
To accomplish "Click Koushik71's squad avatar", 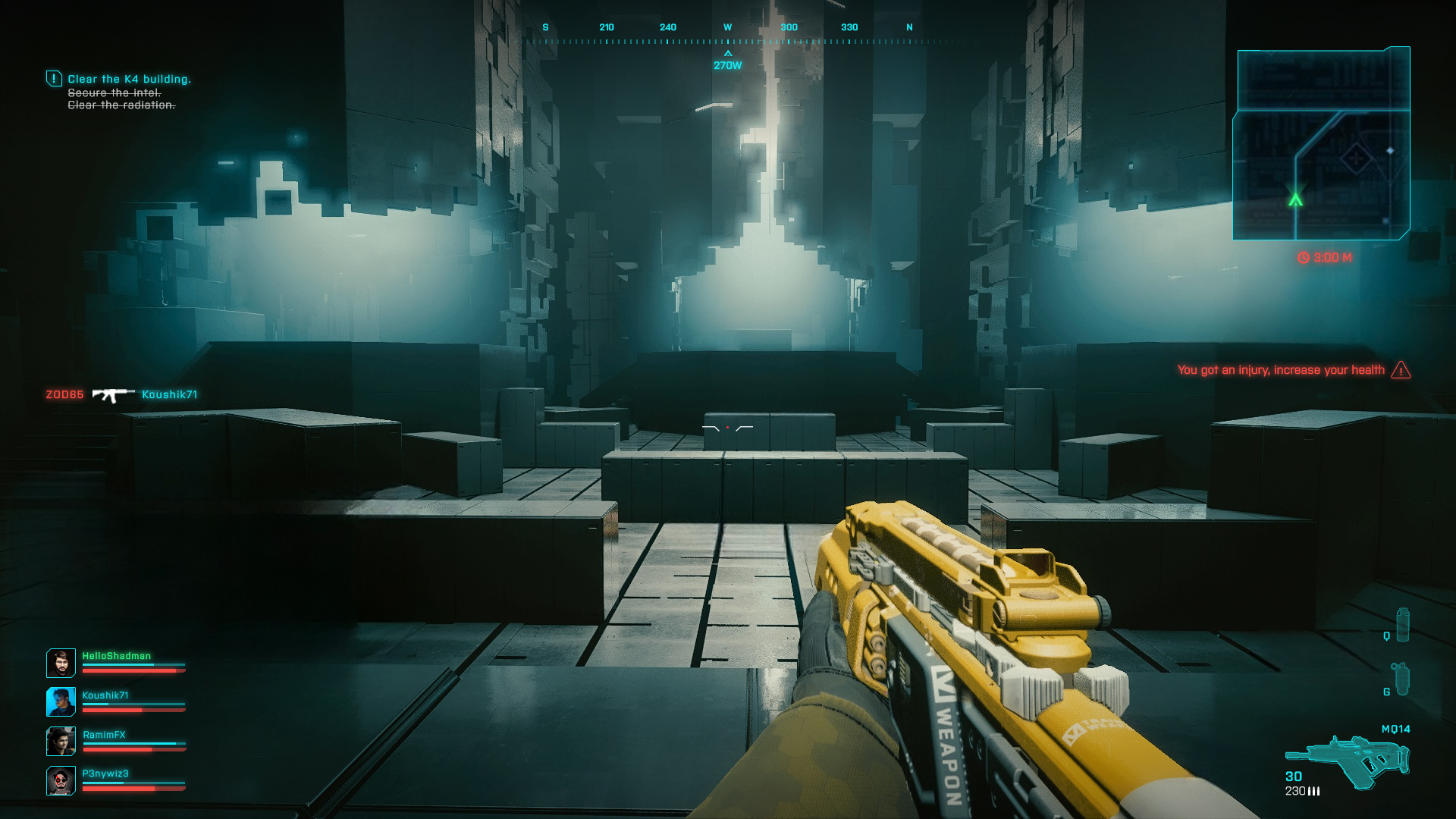I will pyautogui.click(x=61, y=701).
